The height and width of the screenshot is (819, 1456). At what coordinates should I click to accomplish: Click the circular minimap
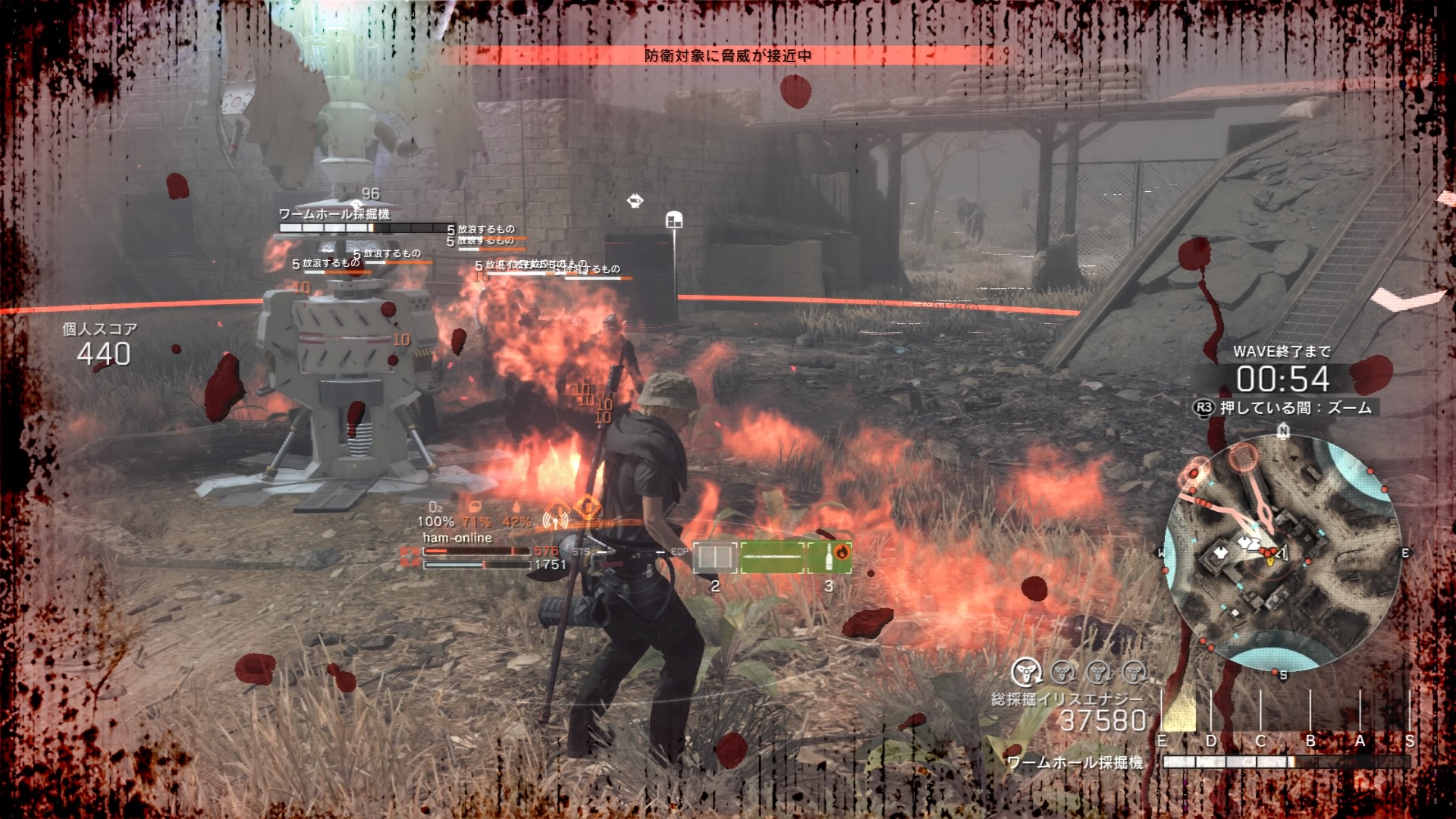pos(1282,553)
